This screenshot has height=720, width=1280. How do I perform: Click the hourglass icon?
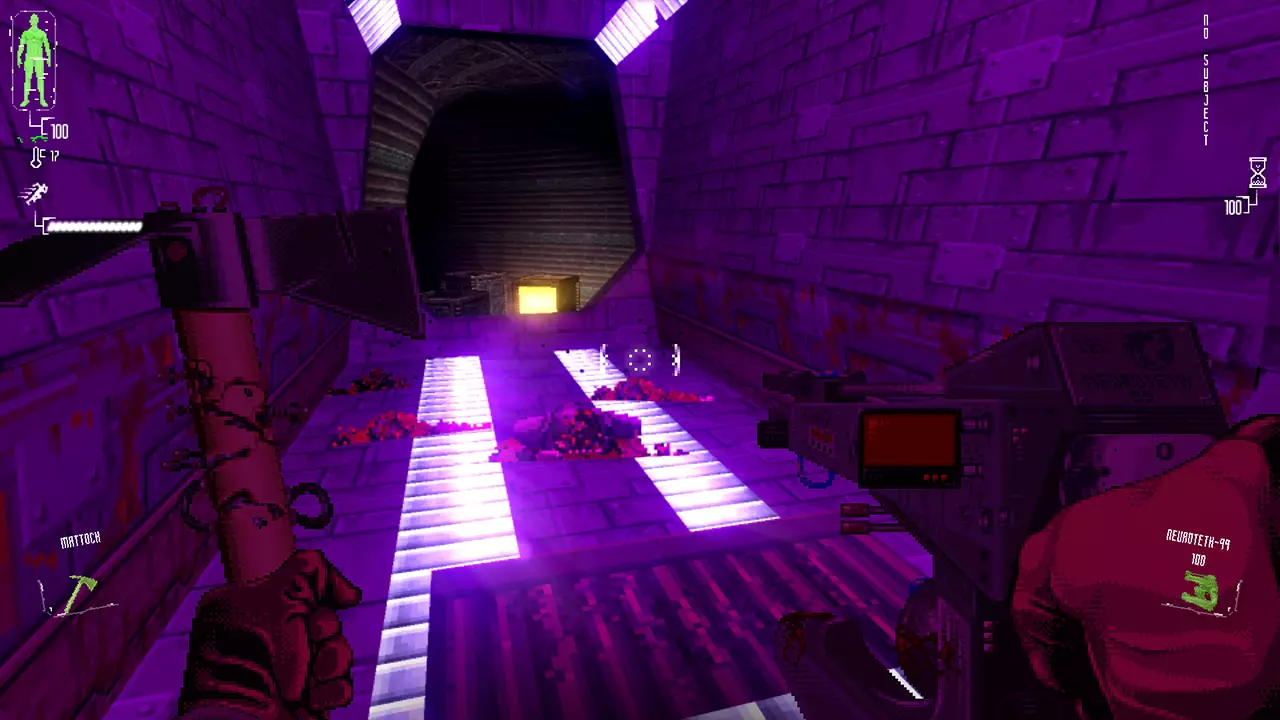tap(1257, 173)
